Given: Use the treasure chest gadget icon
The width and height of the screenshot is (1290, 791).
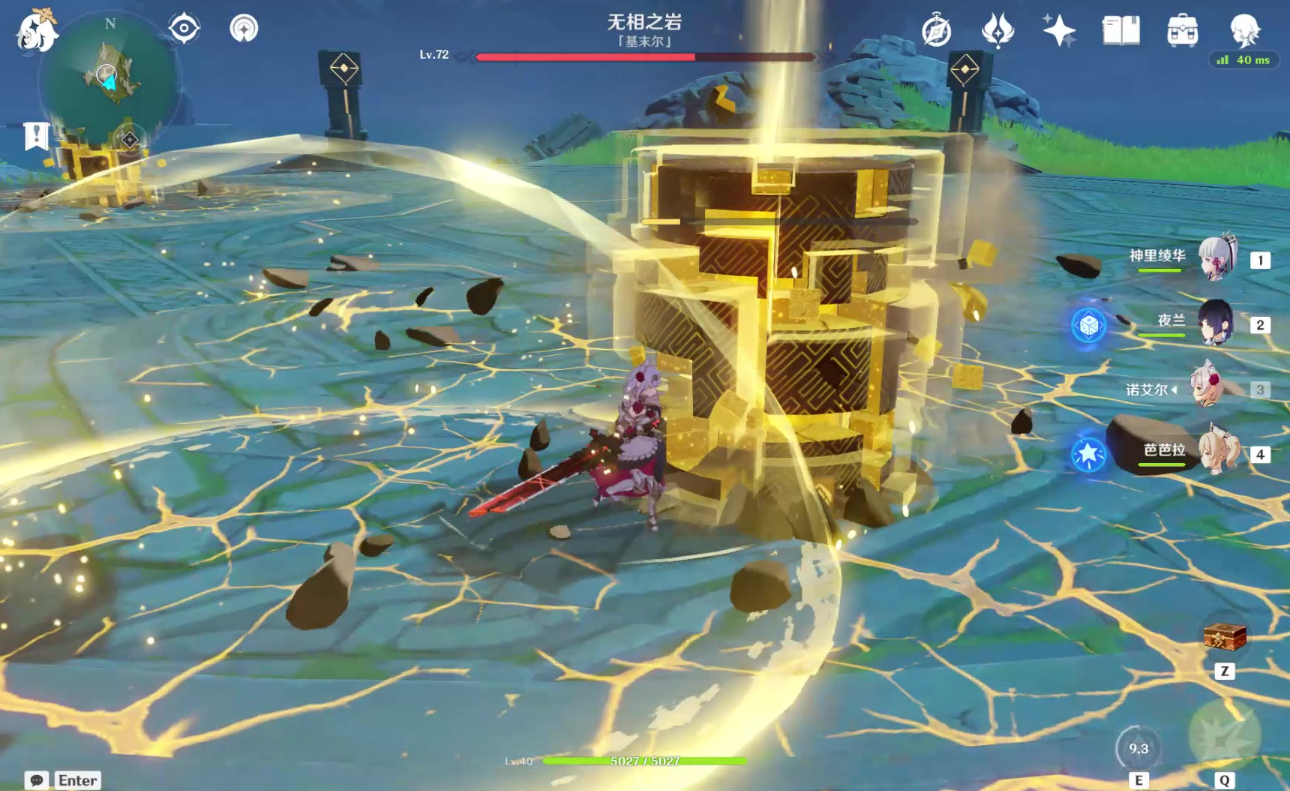Looking at the screenshot, I should [x=1224, y=637].
